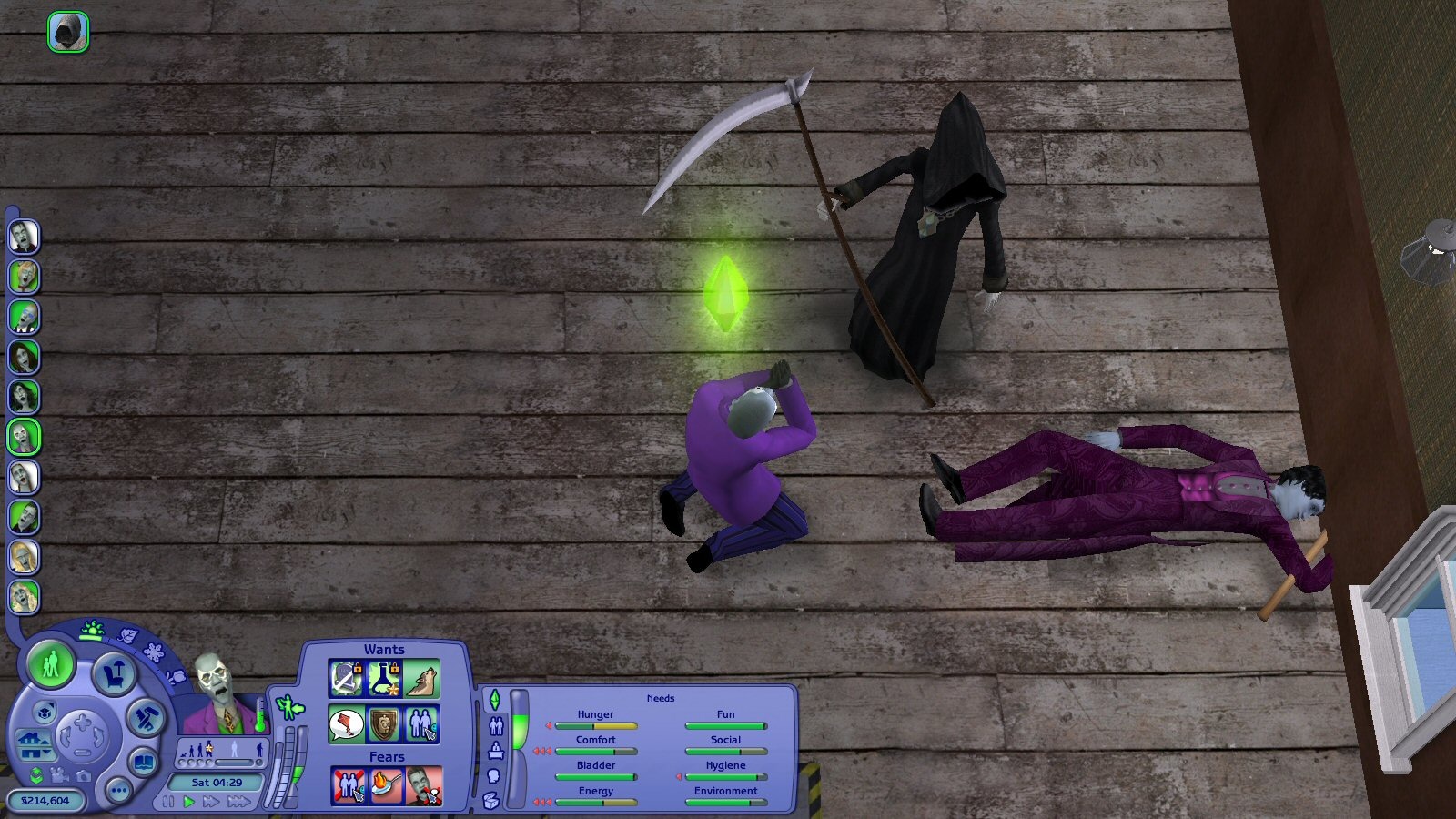Switch to the Relationships tab
1456x819 pixels.
point(496,725)
